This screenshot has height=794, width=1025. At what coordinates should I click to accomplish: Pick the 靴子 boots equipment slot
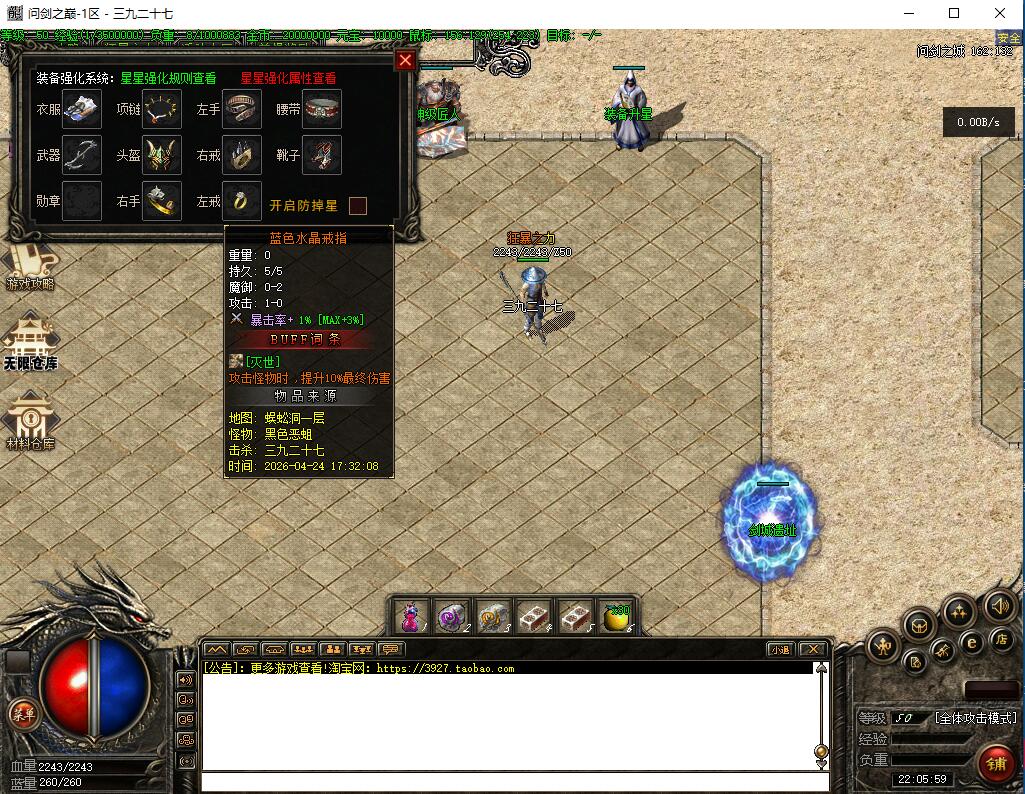[x=322, y=155]
